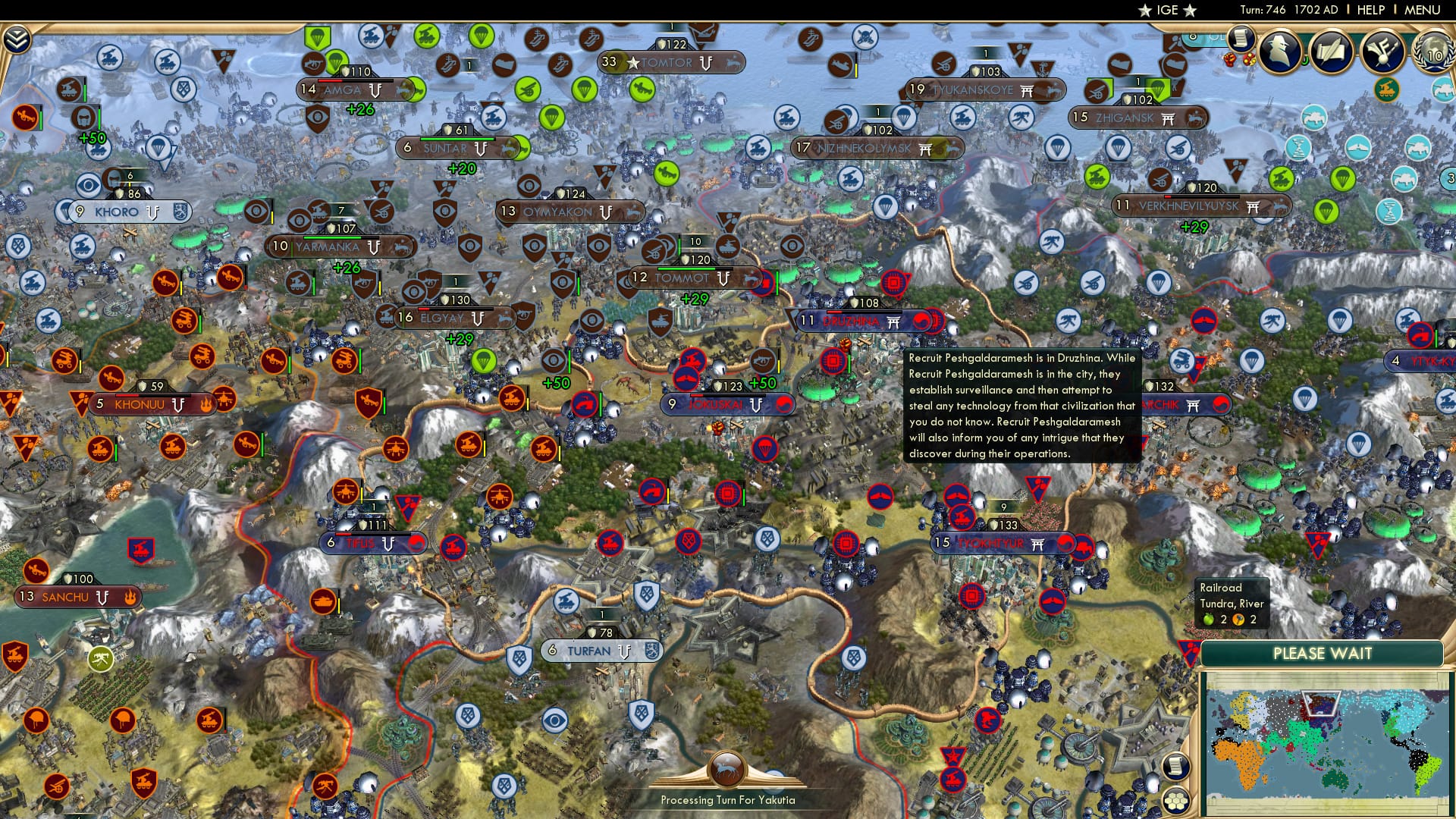Open the Espionage overview spy icon
Viewport: 1456px width, 819px height.
coord(1282,49)
